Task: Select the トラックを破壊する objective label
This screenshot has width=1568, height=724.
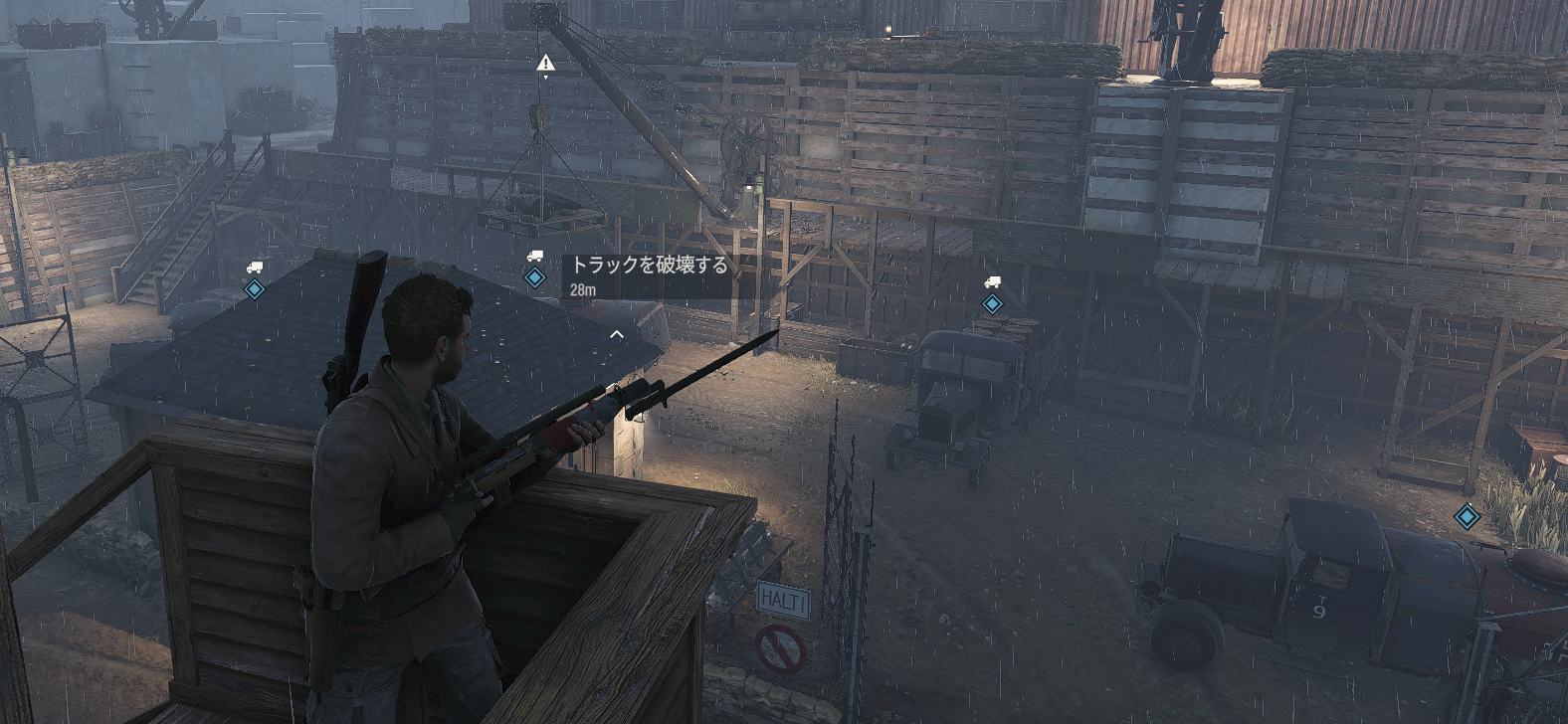Action: pos(649,265)
